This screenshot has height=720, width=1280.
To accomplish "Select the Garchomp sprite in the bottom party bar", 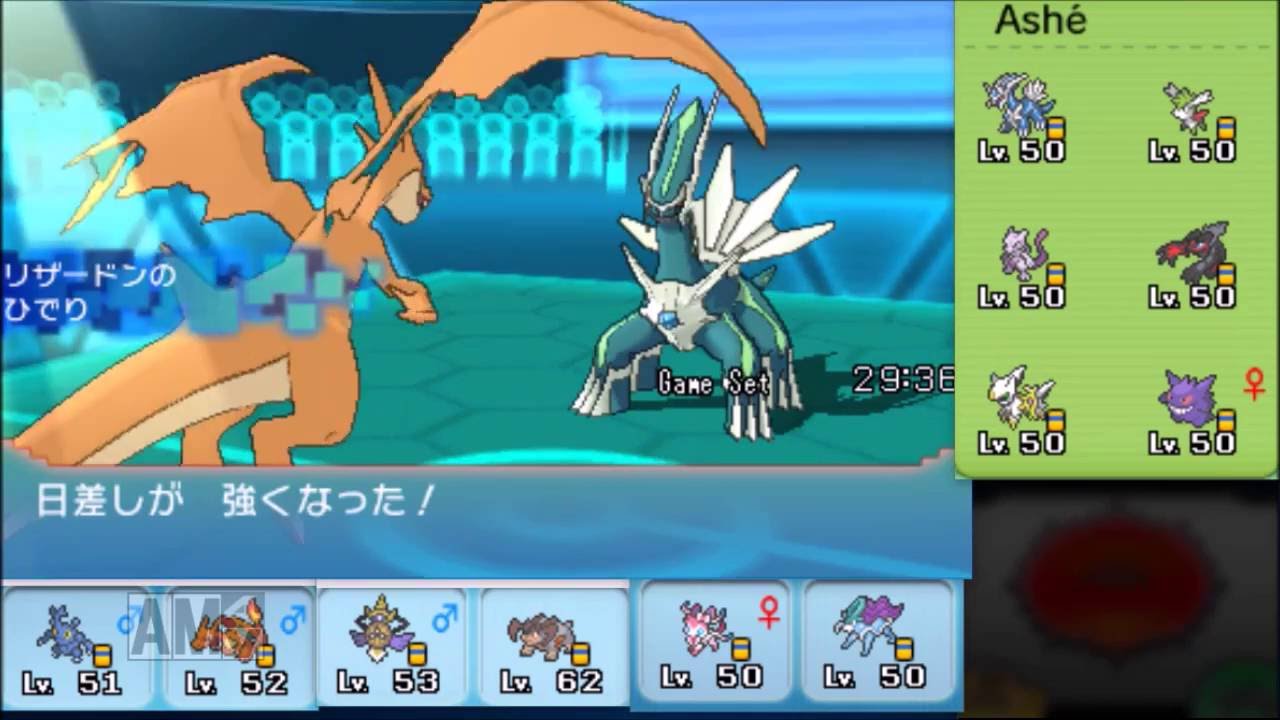I will [60, 635].
